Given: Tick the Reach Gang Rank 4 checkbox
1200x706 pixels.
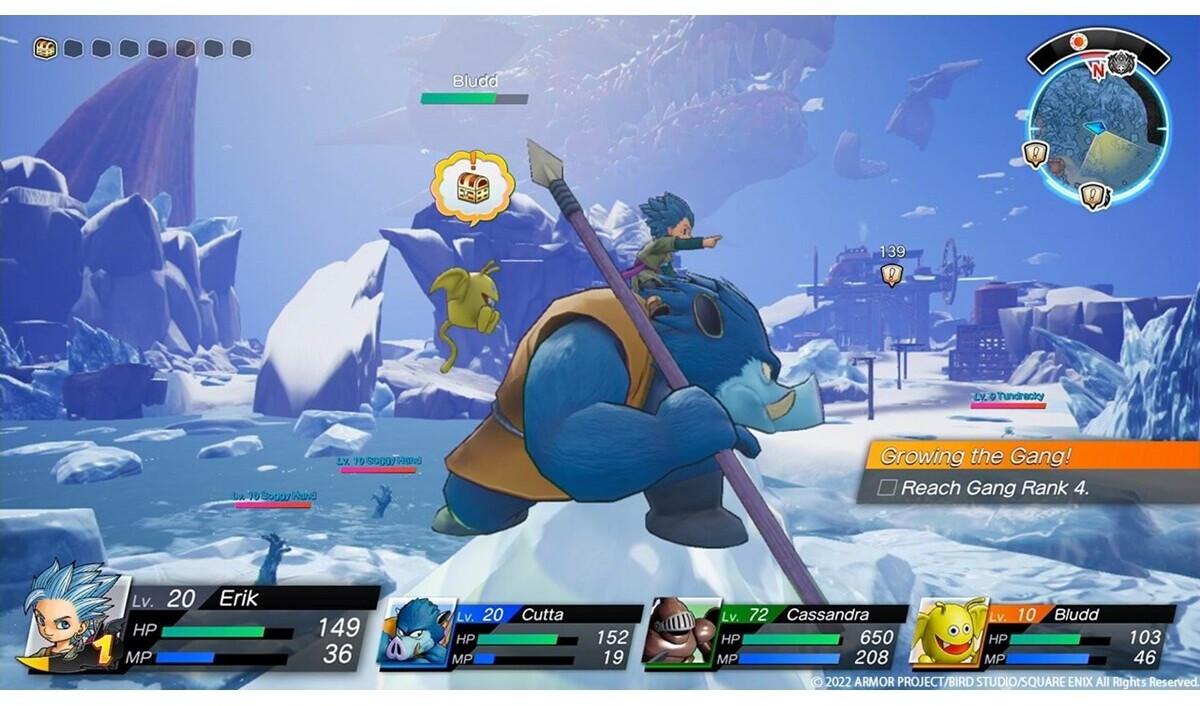Looking at the screenshot, I should (886, 489).
